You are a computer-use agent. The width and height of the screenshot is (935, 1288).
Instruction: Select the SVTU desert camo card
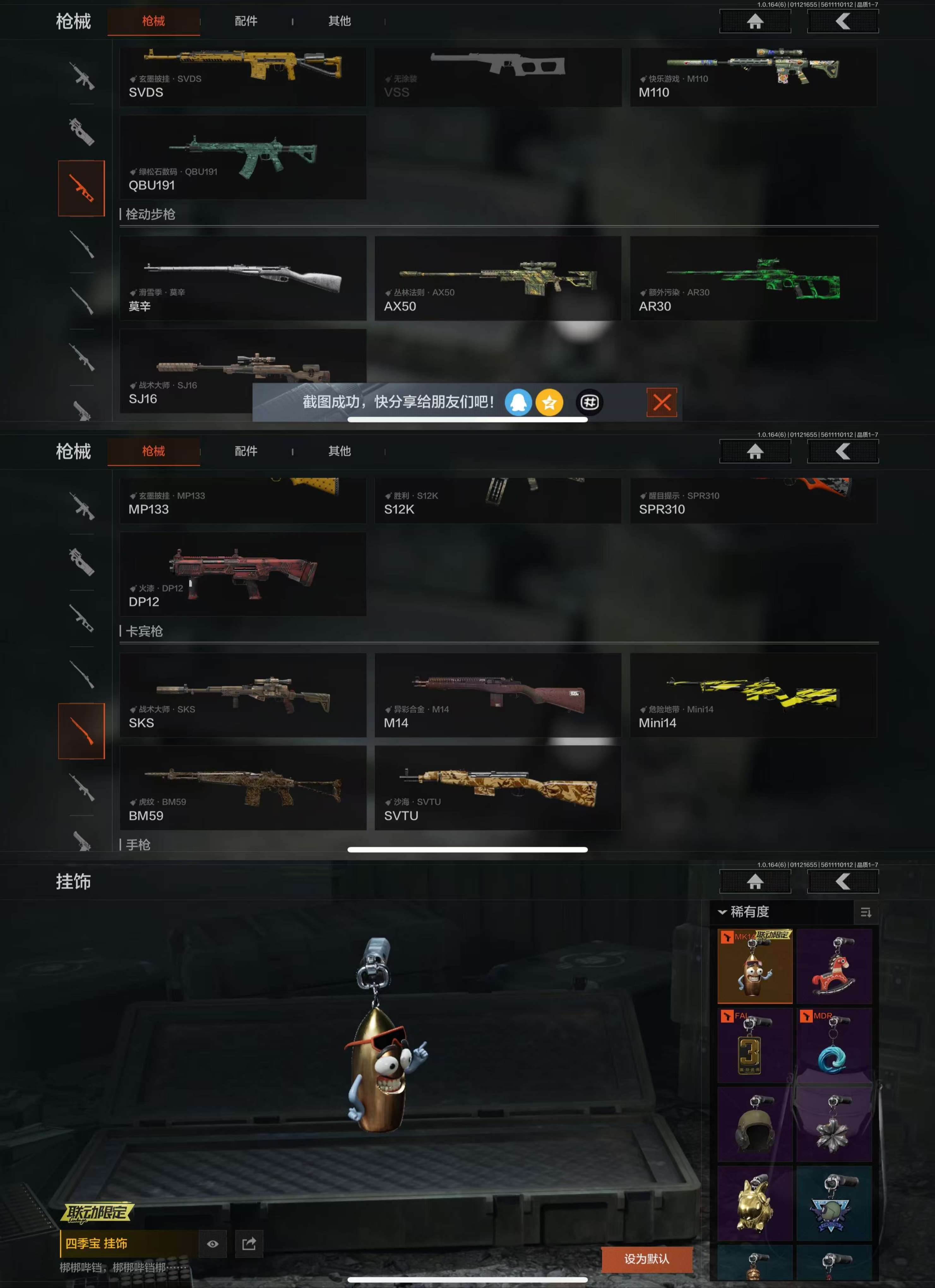coord(497,788)
